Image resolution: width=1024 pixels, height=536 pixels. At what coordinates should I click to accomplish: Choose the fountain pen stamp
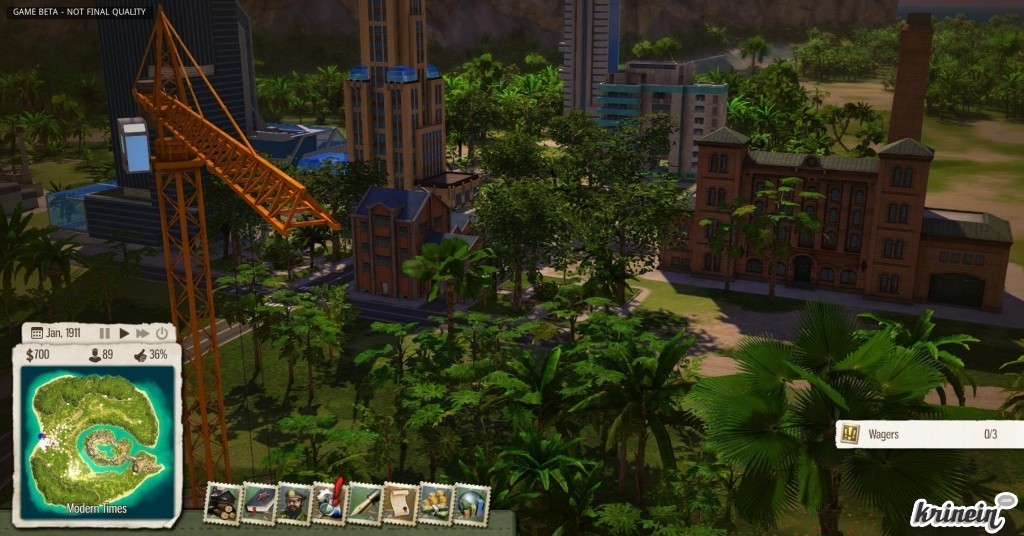click(x=364, y=503)
